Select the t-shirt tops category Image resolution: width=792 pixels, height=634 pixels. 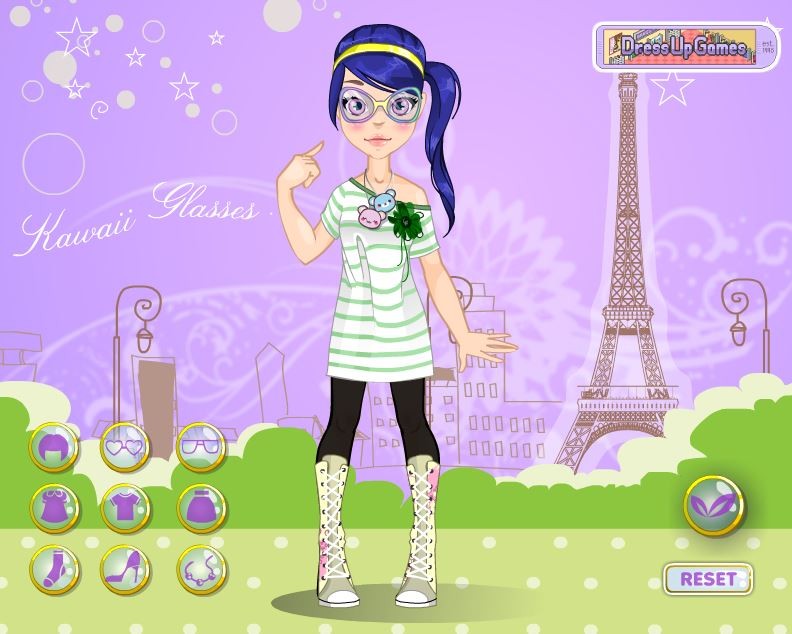[x=125, y=508]
